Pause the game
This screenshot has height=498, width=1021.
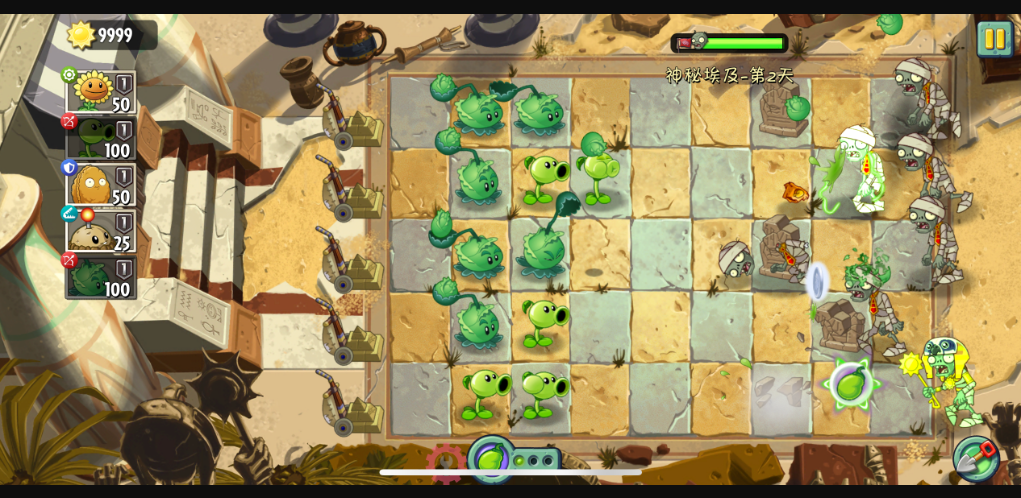(x=994, y=39)
